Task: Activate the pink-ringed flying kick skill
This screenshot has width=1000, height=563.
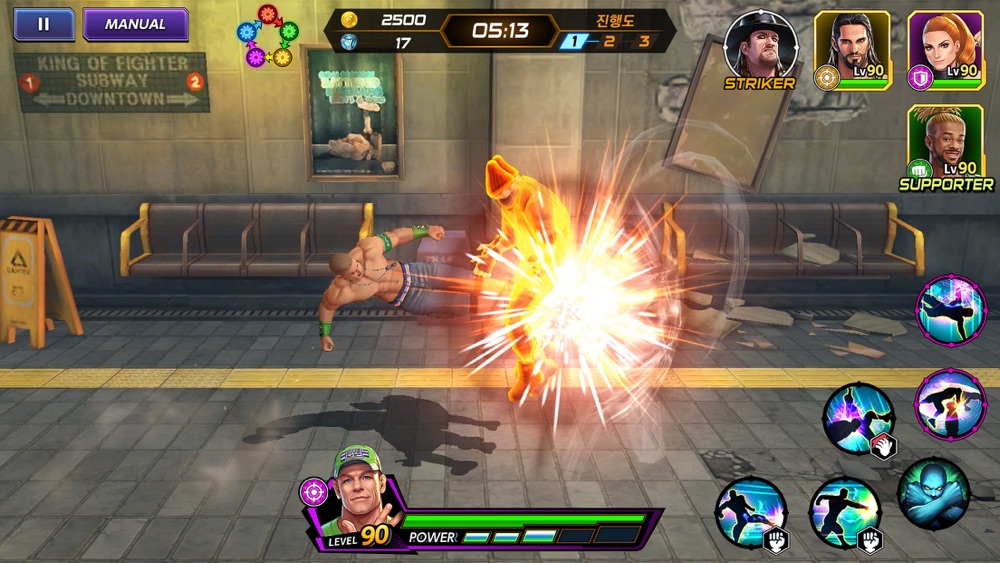Action: tap(951, 311)
